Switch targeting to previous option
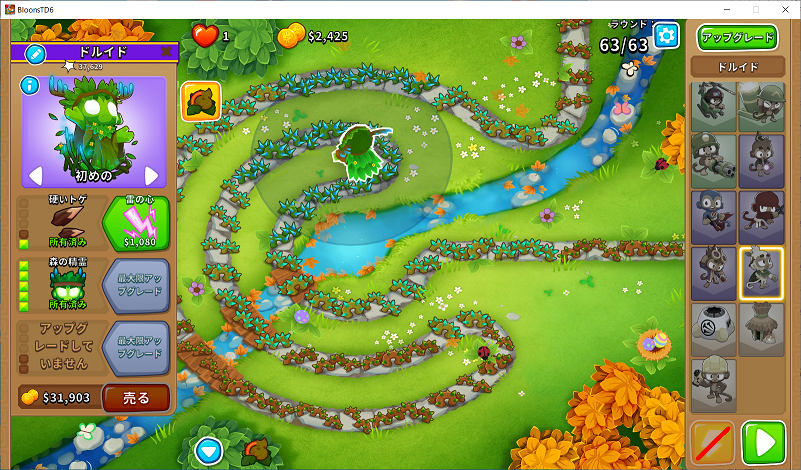This screenshot has height=470, width=801. 35,176
